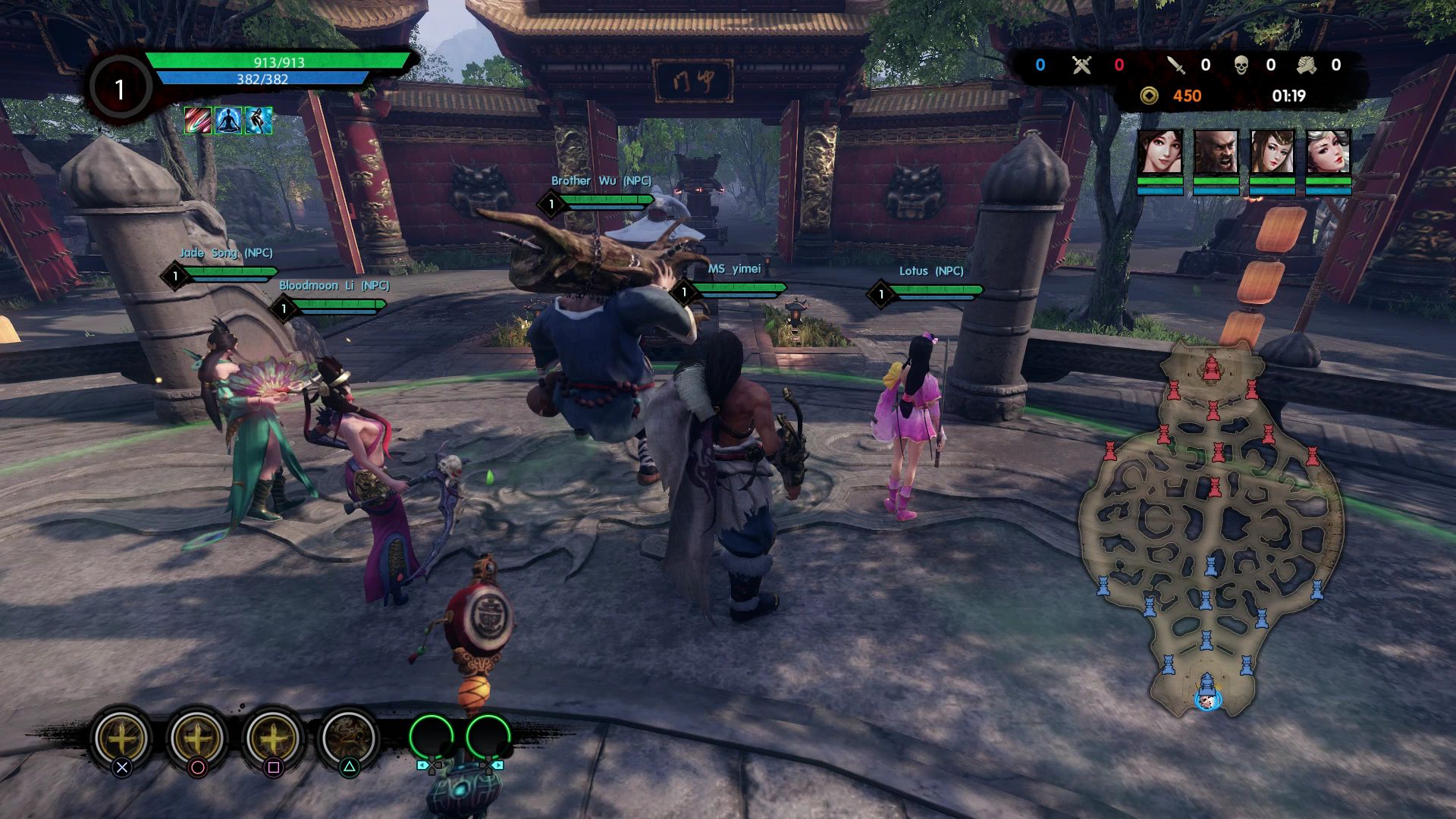1456x819 pixels.
Task: Select the bald bearded teammate portrait
Action: pyautogui.click(x=1216, y=152)
